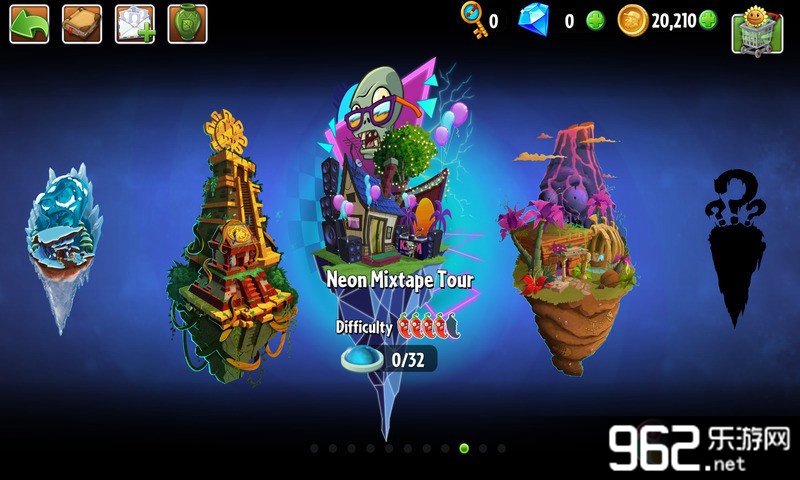The height and width of the screenshot is (480, 800).
Task: Open the sunflower shop cart
Action: (757, 32)
